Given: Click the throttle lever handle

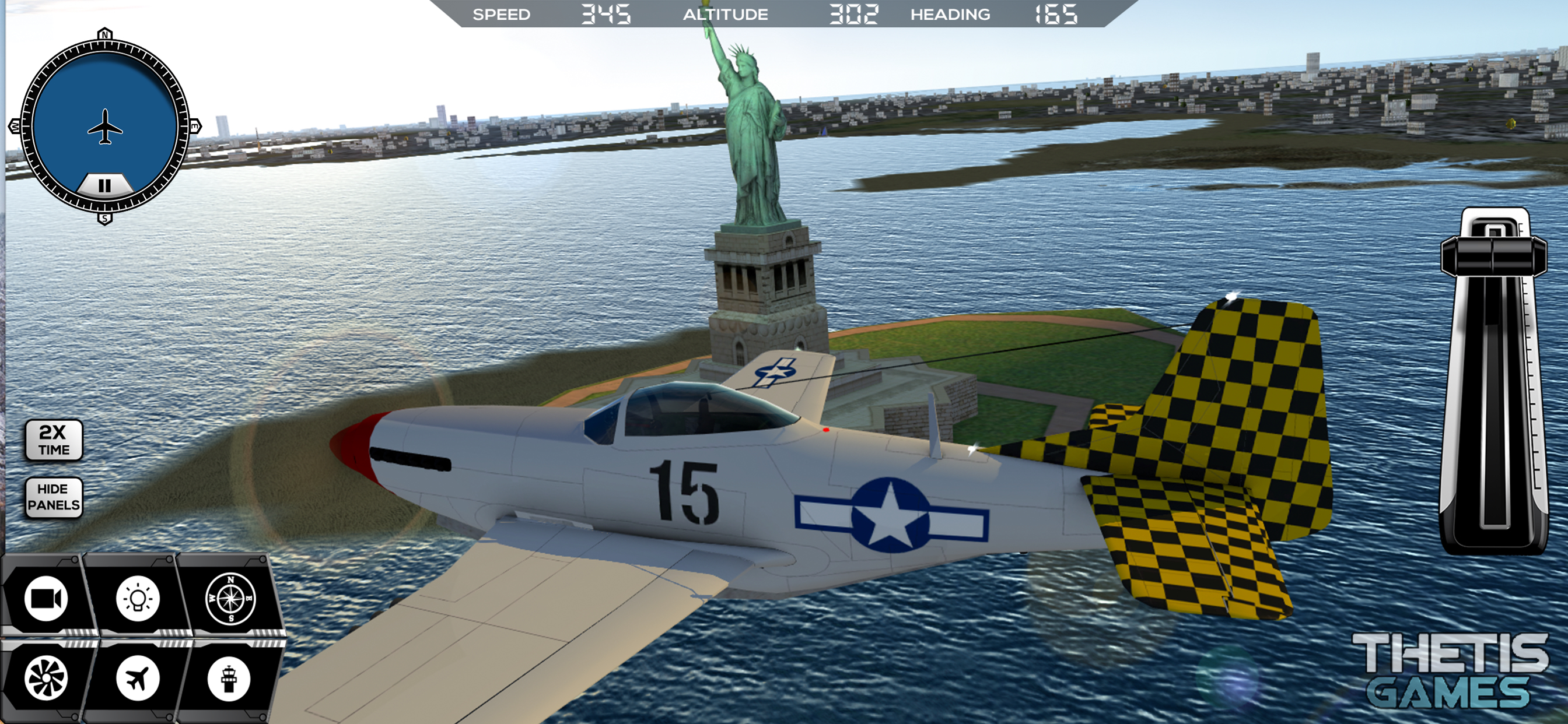Looking at the screenshot, I should coord(1493,255).
